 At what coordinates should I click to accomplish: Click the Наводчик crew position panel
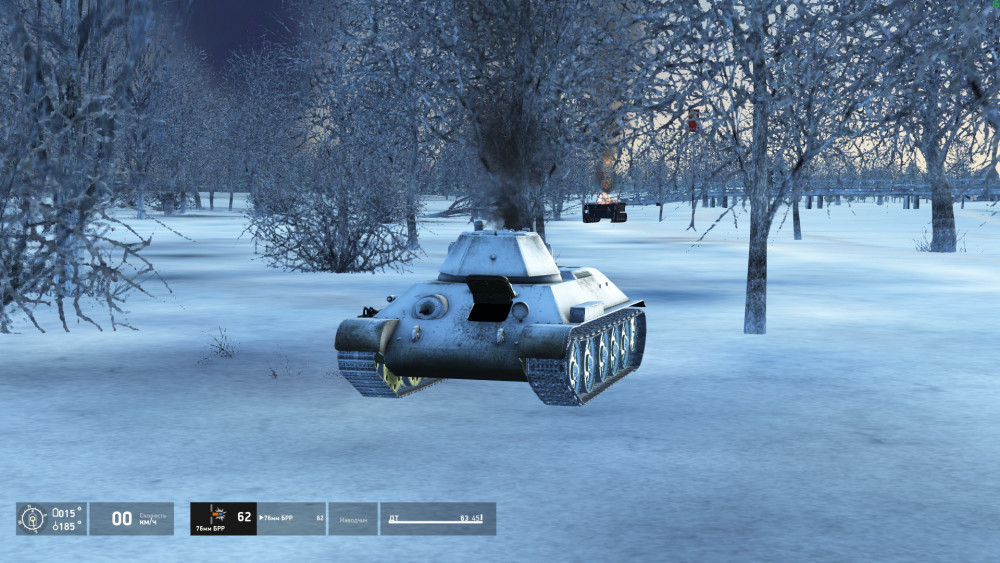click(353, 518)
